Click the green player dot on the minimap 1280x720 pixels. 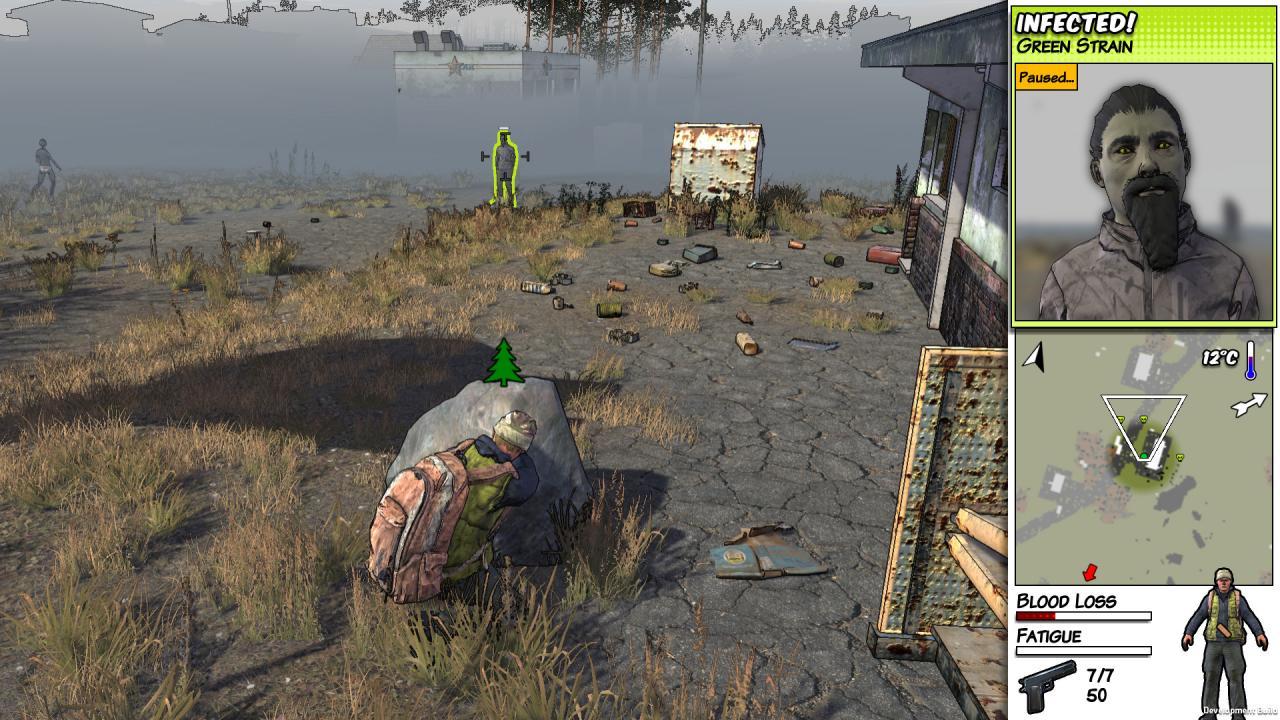coord(1144,456)
